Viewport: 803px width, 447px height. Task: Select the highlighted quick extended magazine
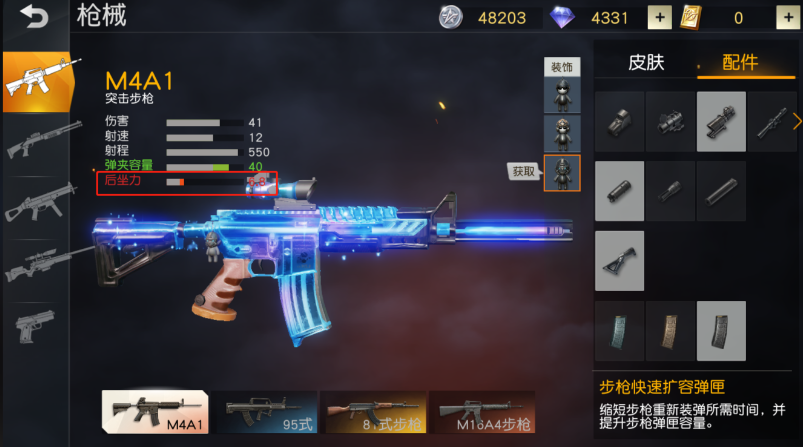[x=721, y=330]
